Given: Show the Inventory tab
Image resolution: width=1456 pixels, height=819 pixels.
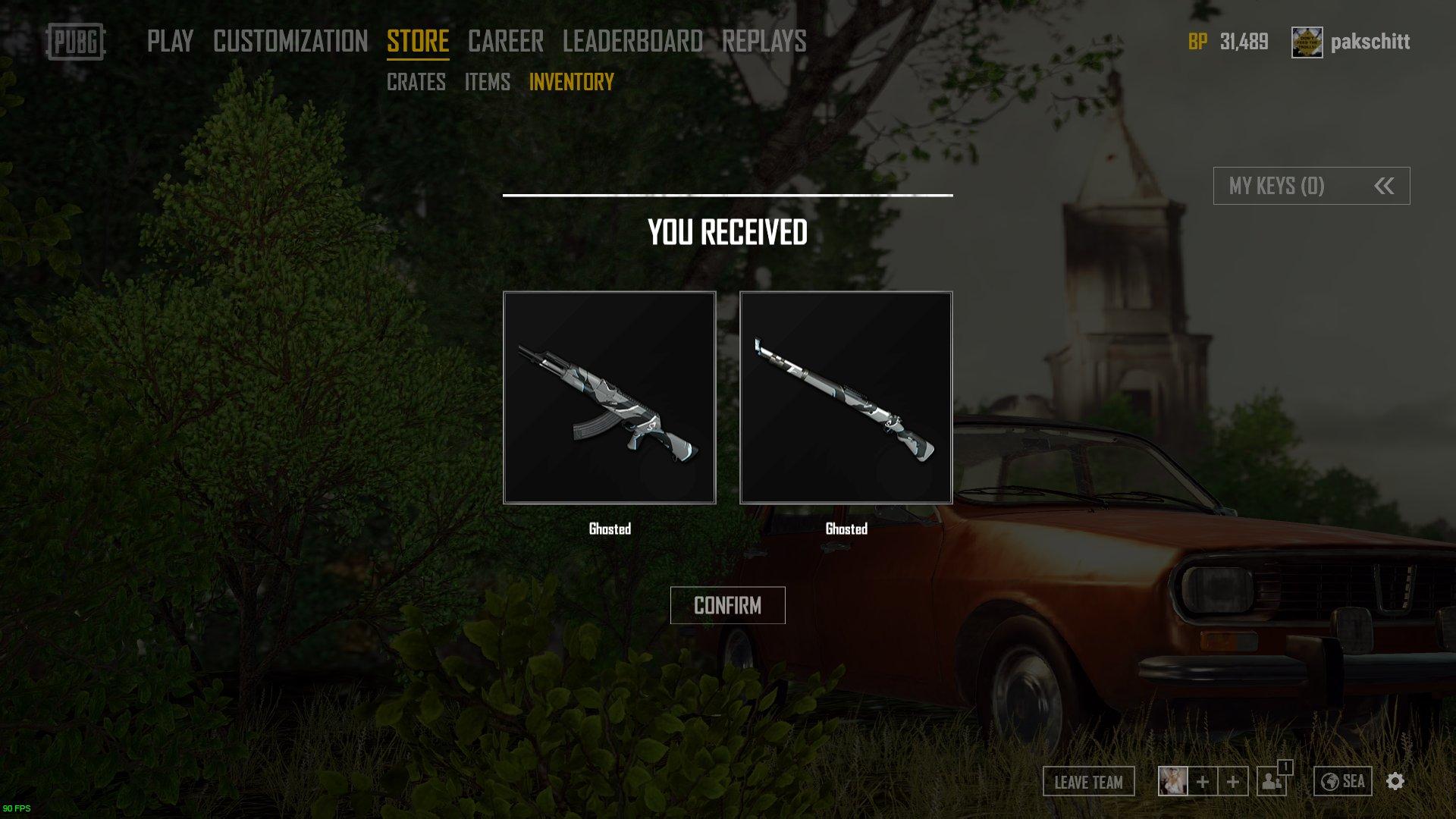Looking at the screenshot, I should pyautogui.click(x=571, y=82).
